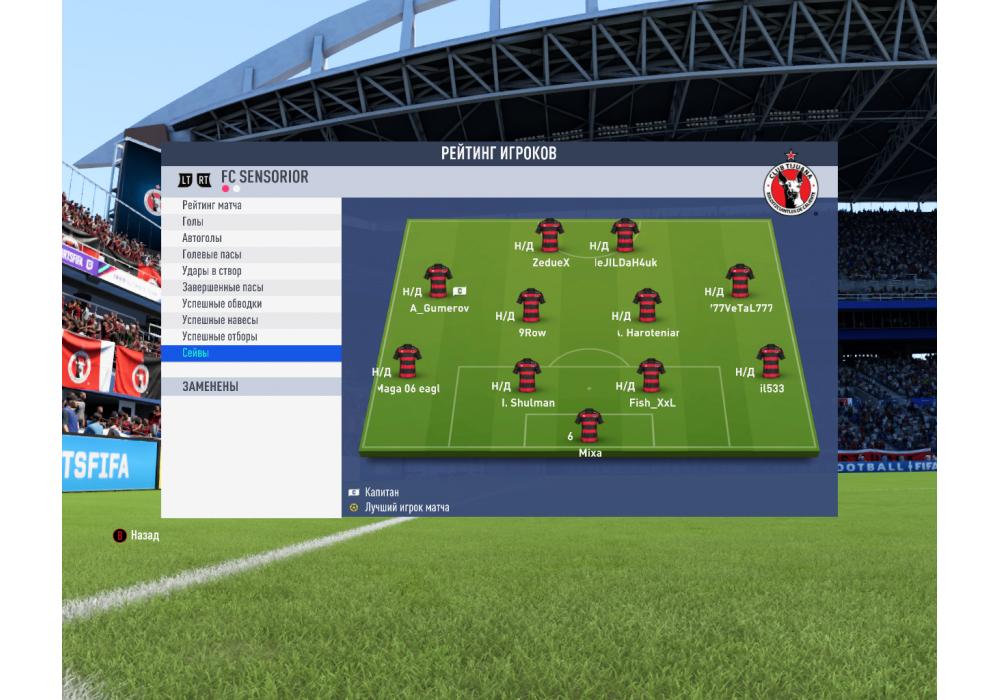Select player '77VeTaL777 on the wing
The height and width of the screenshot is (700, 1000).
pyautogui.click(x=740, y=281)
